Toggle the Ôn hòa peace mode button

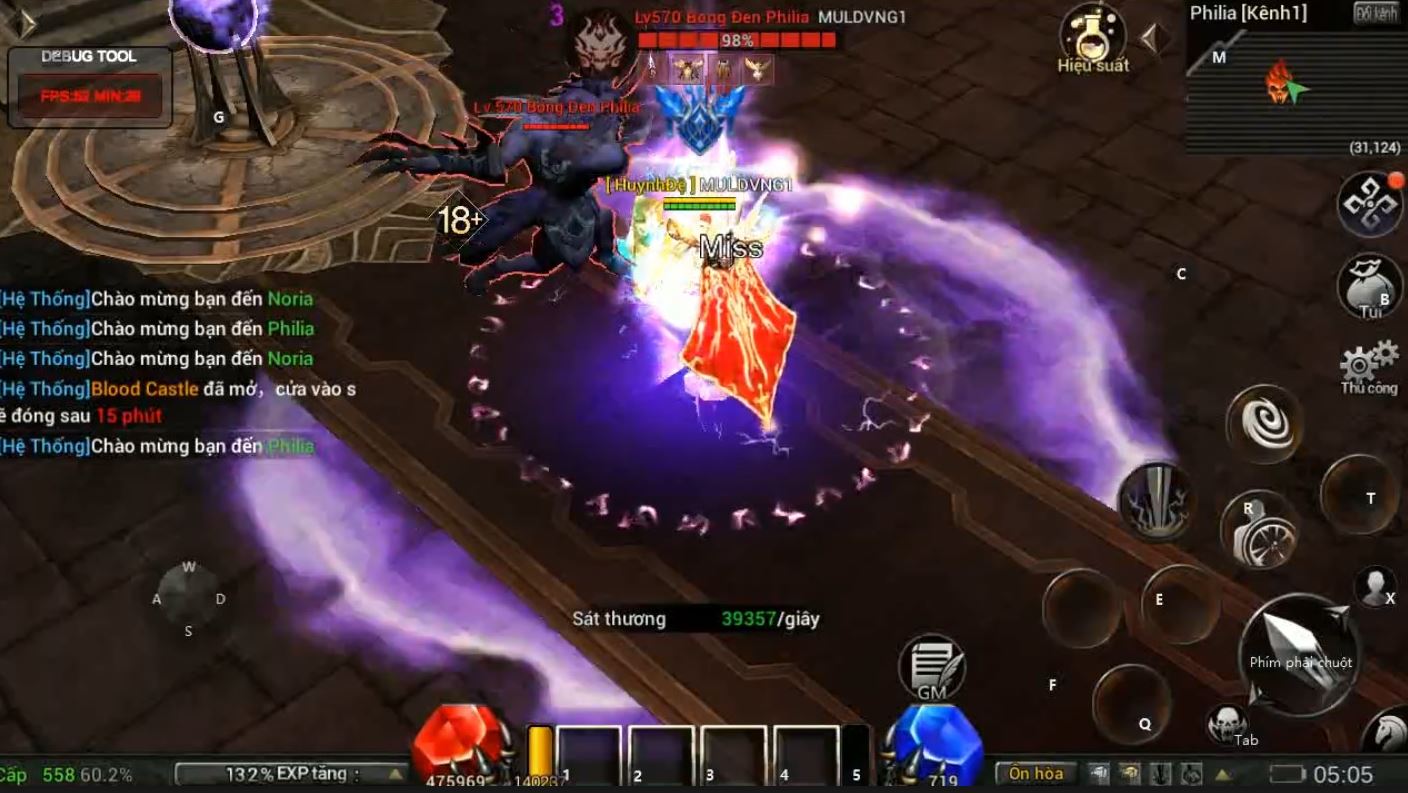pos(1035,773)
